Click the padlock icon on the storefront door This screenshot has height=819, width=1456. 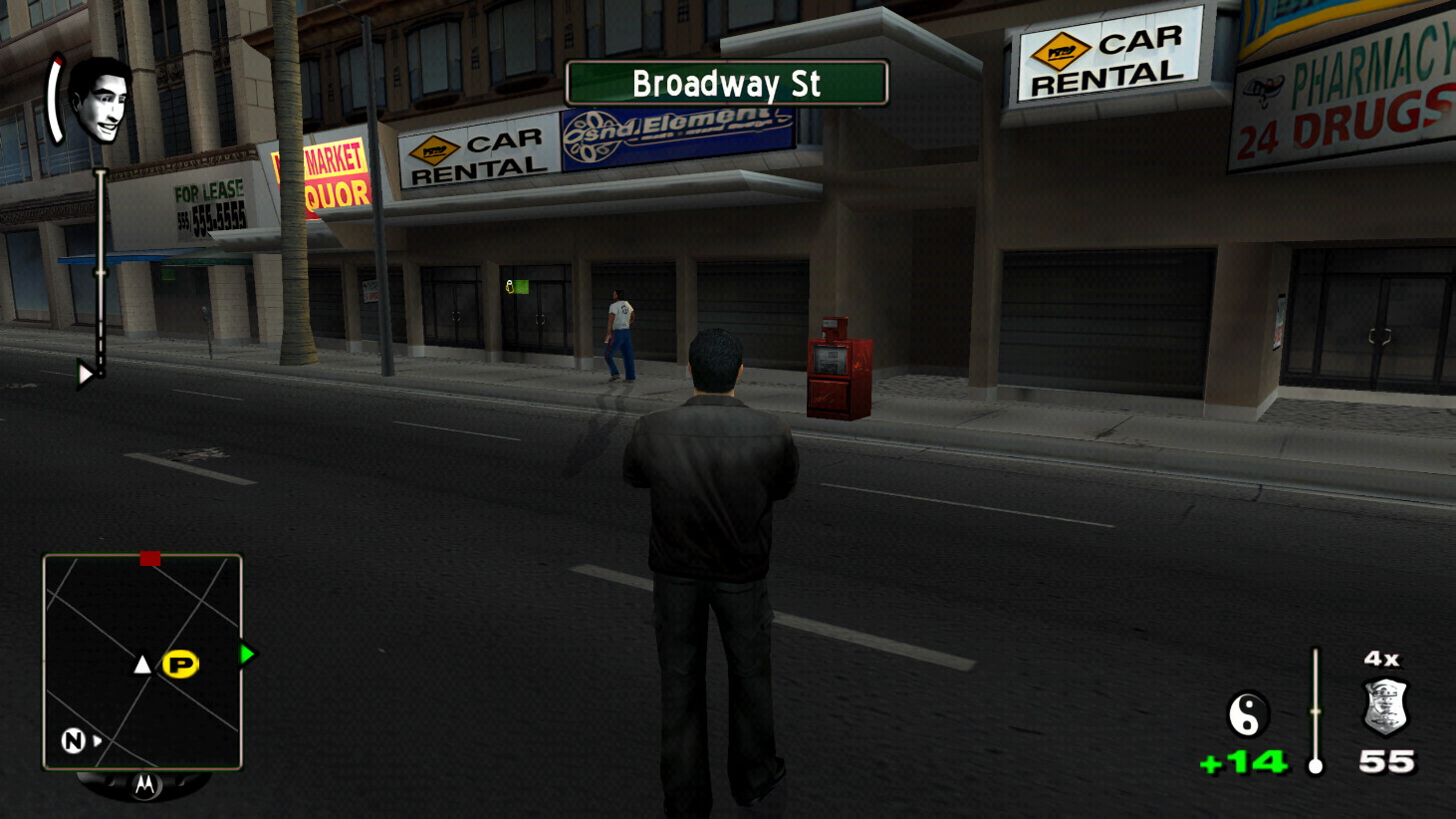click(x=509, y=285)
